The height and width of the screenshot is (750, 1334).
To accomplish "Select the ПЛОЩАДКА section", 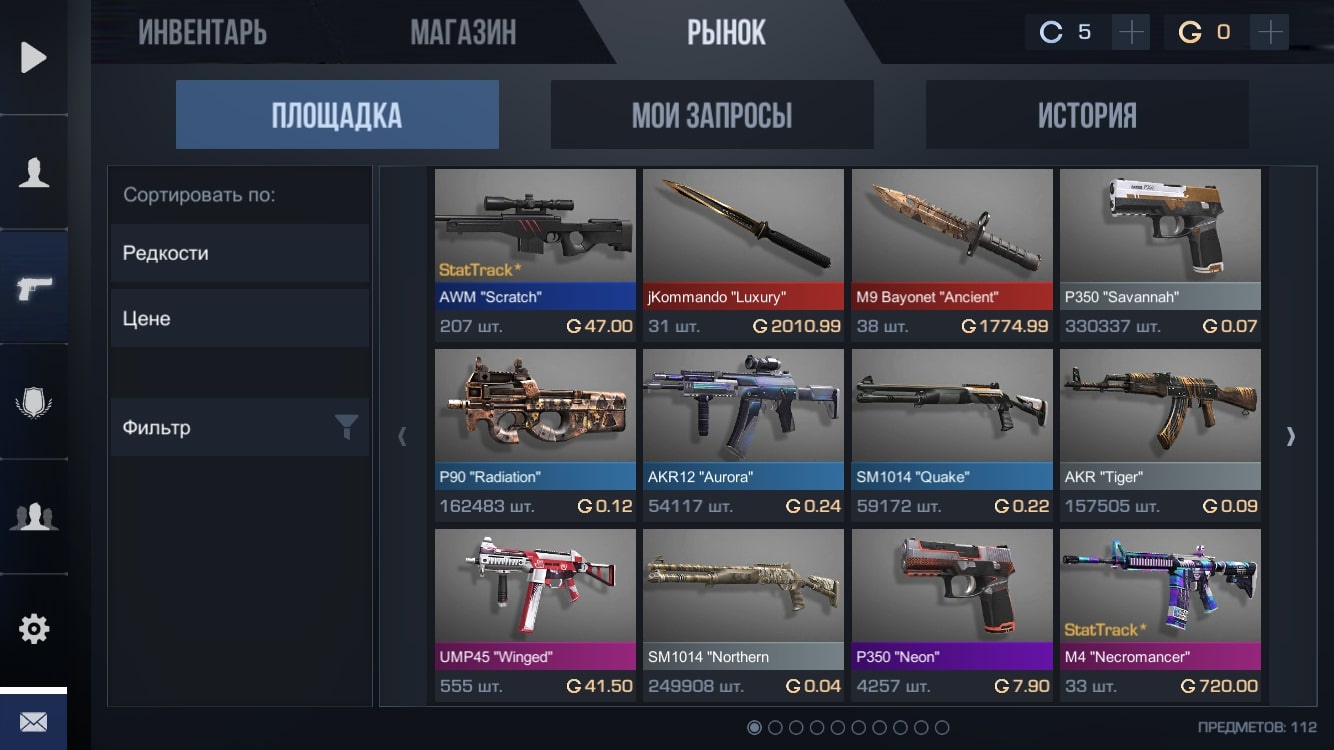I will pos(337,115).
